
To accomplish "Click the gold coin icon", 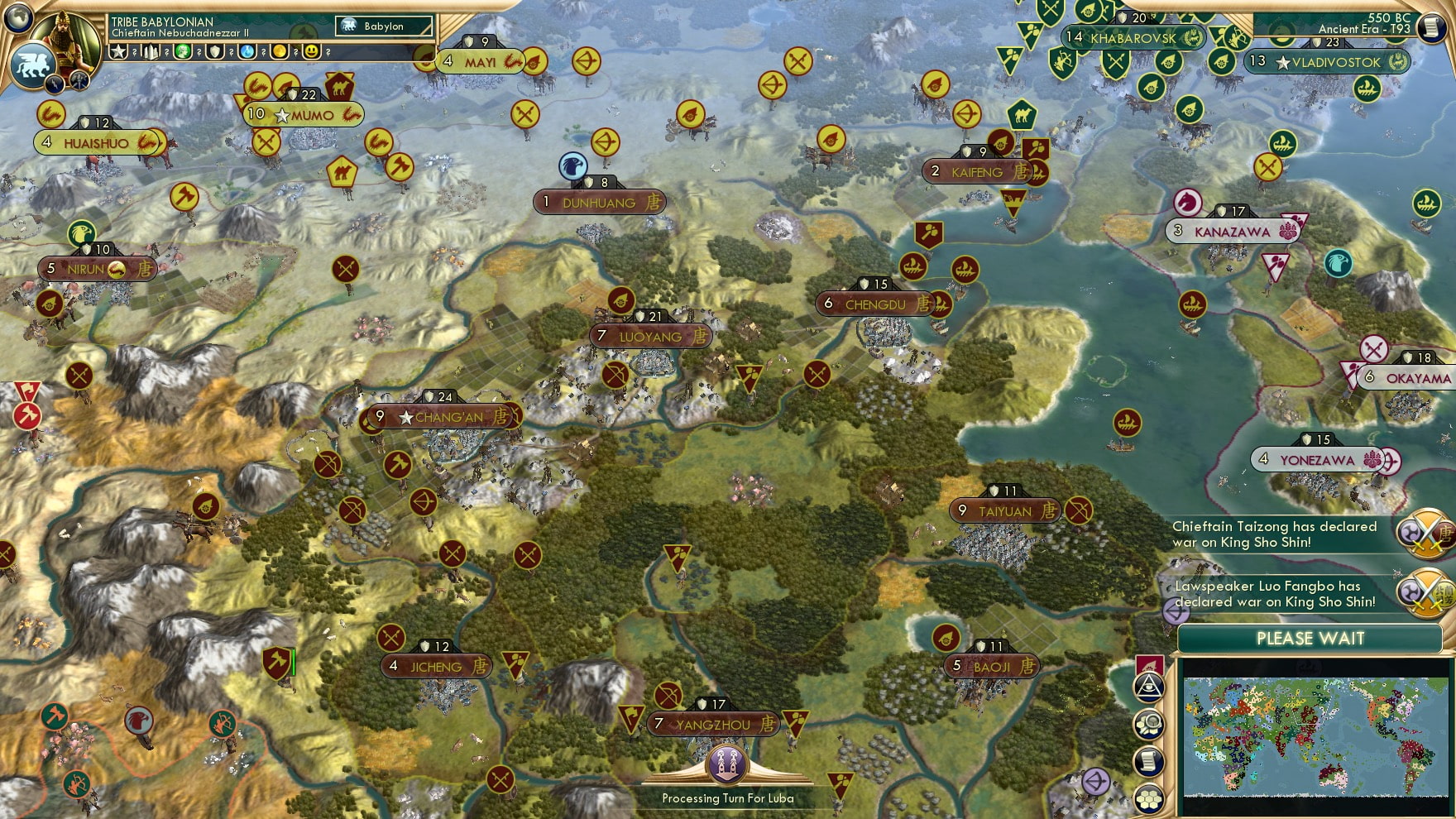I will click(280, 52).
